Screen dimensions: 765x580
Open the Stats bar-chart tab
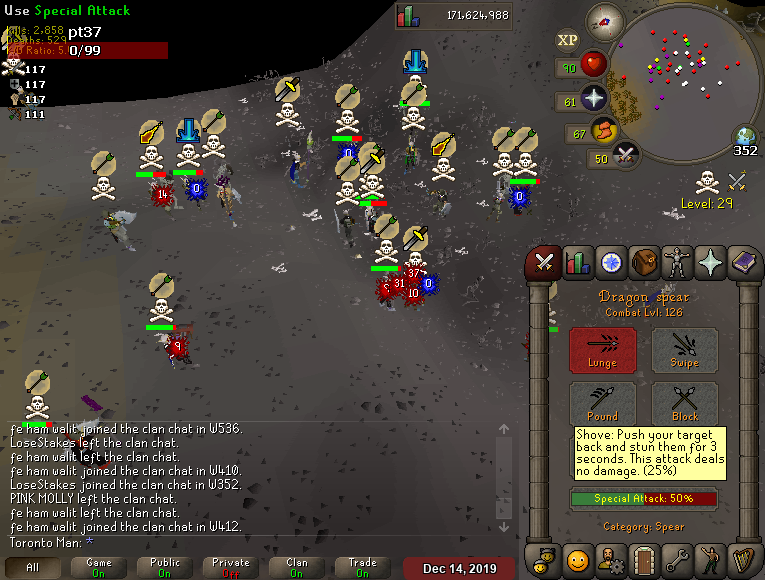tap(577, 263)
